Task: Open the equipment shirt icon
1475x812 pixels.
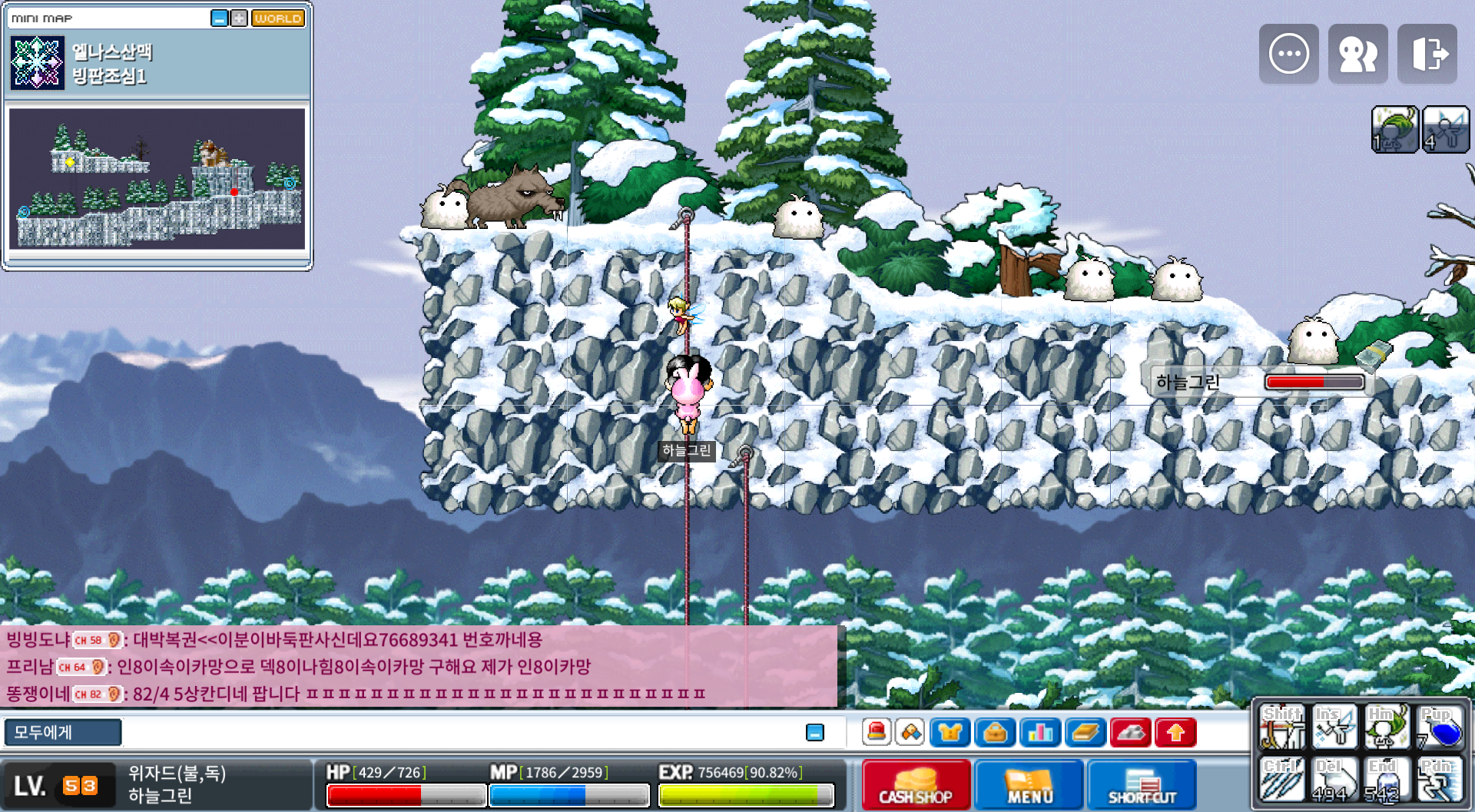Action: (950, 732)
